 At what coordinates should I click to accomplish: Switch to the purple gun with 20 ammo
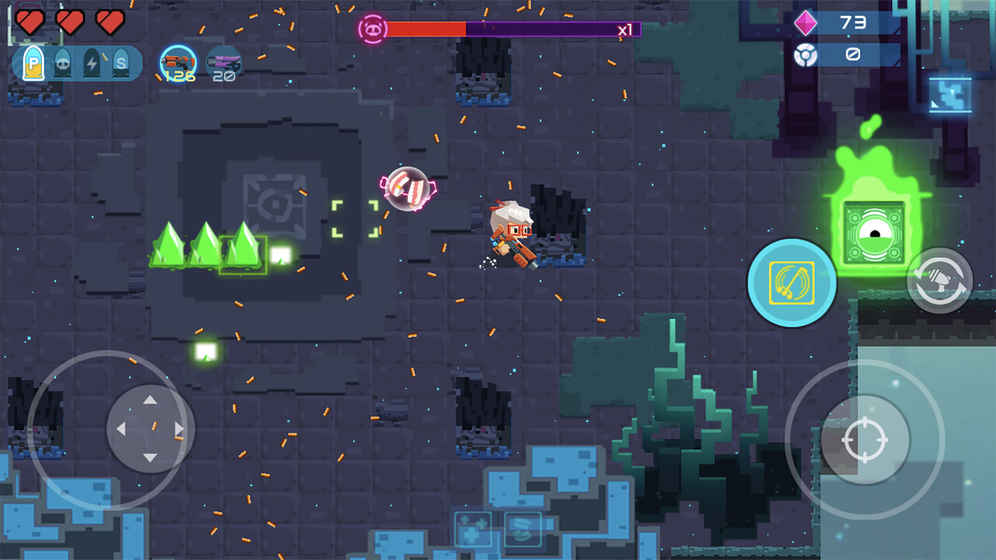[x=224, y=64]
